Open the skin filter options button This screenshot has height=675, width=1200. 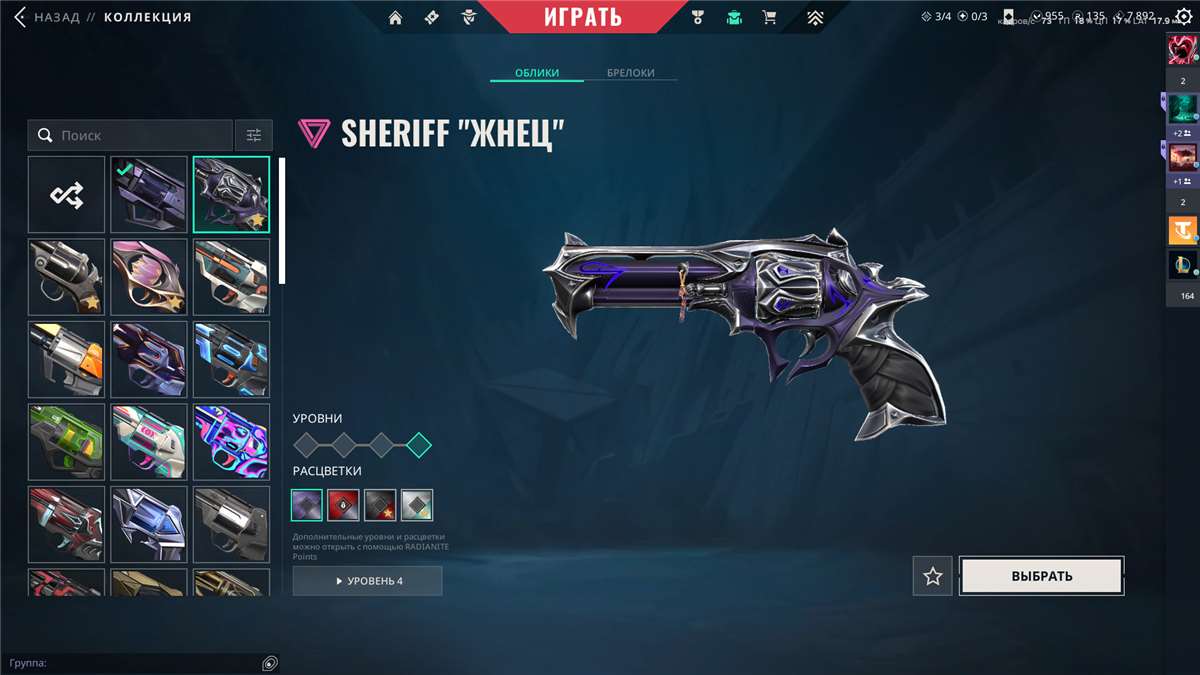coord(253,135)
